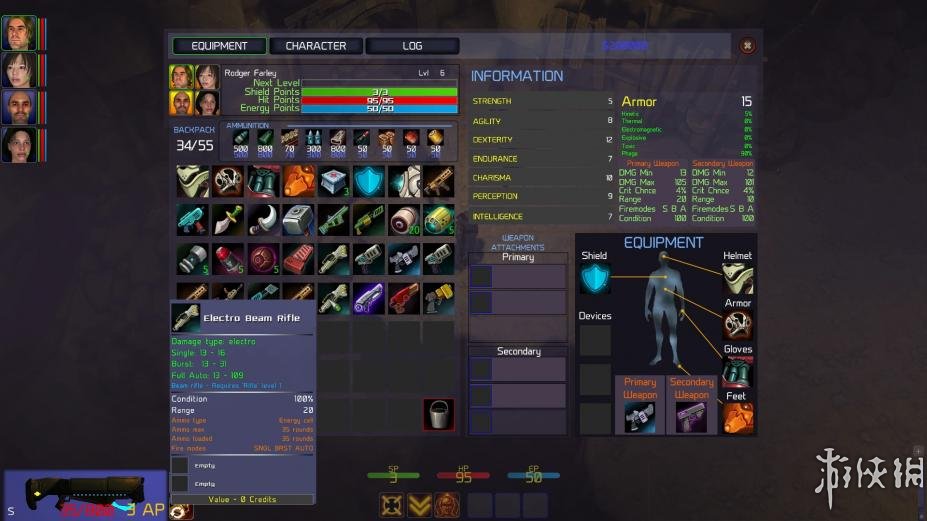Click the double chevron down button
This screenshot has height=521, width=927.
(420, 505)
